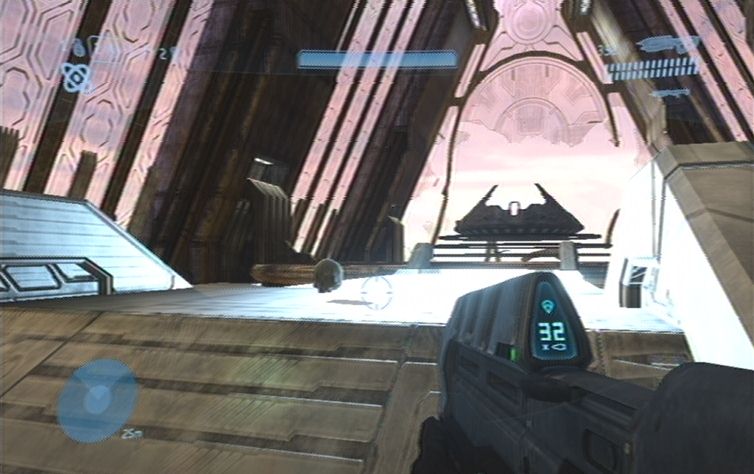754x474 pixels.
Task: Switch to the secondary weapon icon
Action: tap(669, 92)
